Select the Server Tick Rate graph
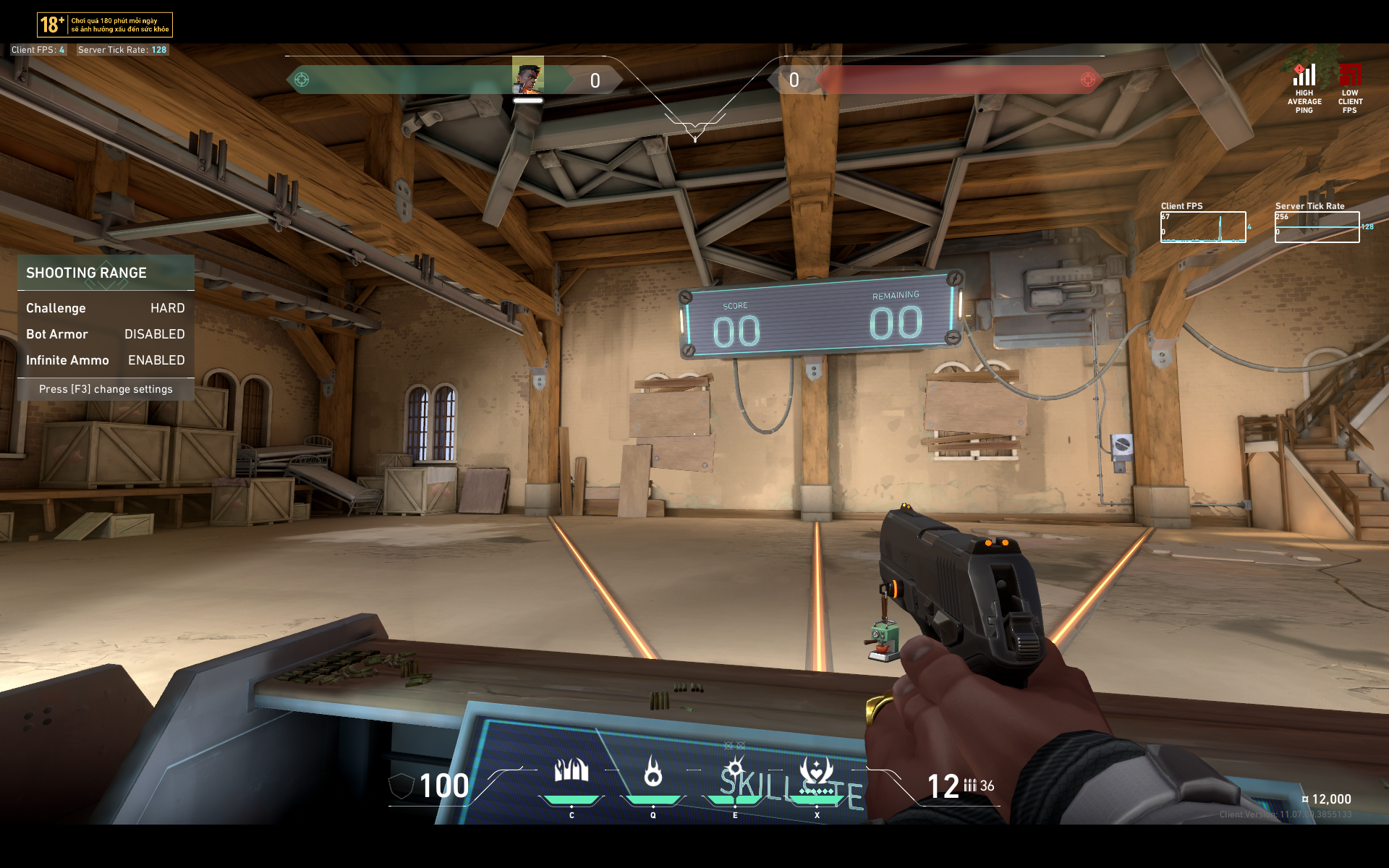Screen dimensions: 1389x868 [x=1317, y=227]
